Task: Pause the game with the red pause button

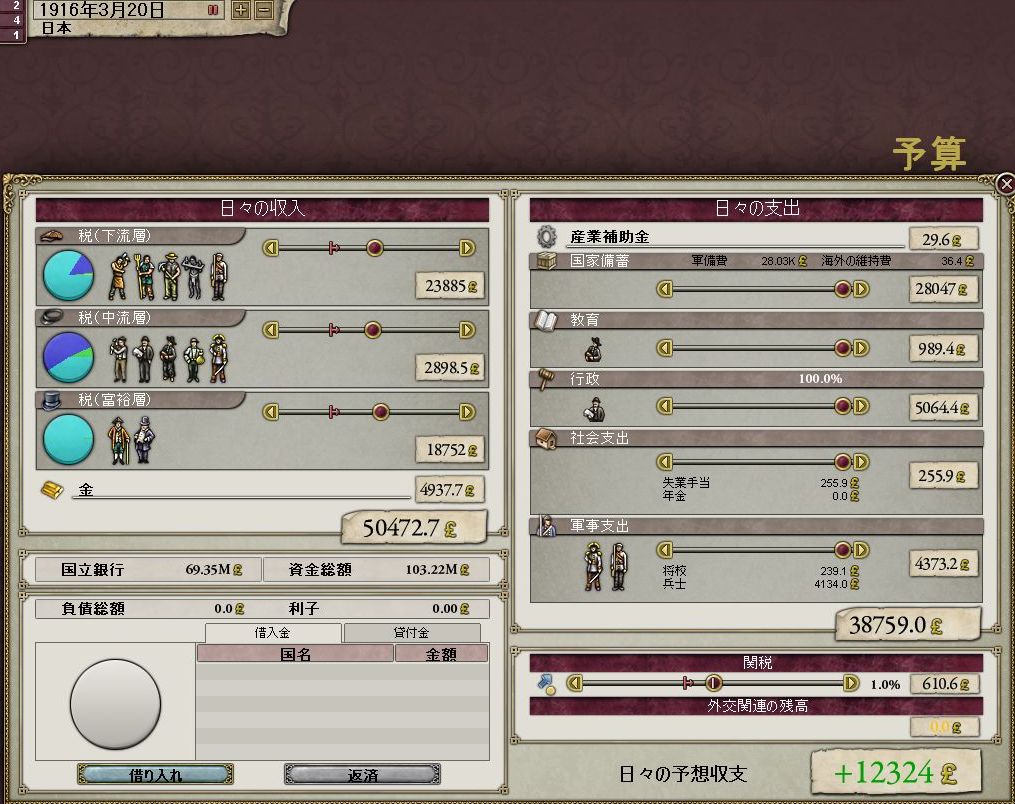Action: [x=213, y=10]
